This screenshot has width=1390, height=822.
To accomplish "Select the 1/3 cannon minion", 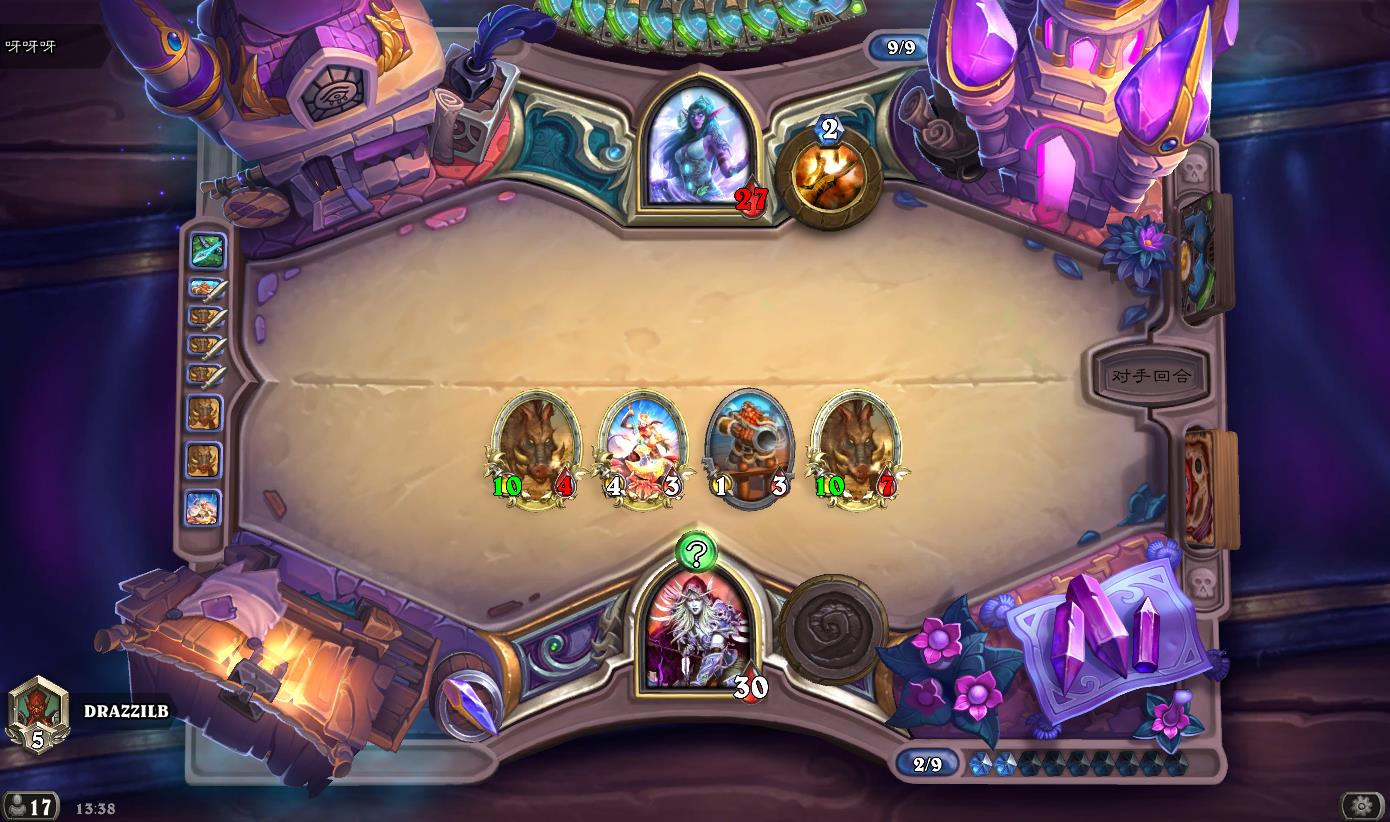I will coord(749,447).
